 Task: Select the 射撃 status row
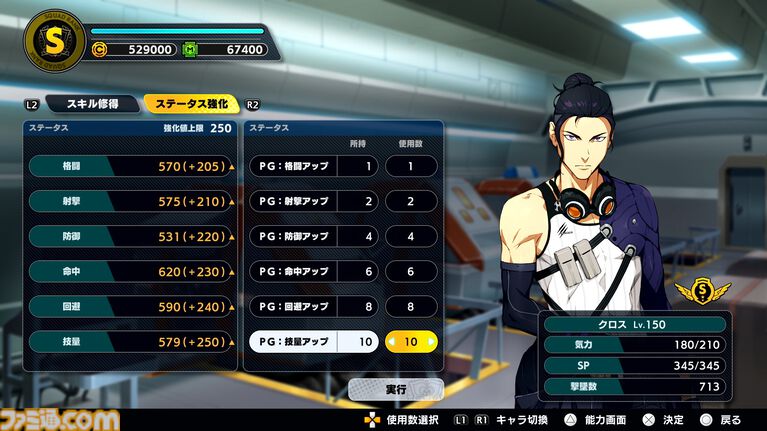[133, 201]
